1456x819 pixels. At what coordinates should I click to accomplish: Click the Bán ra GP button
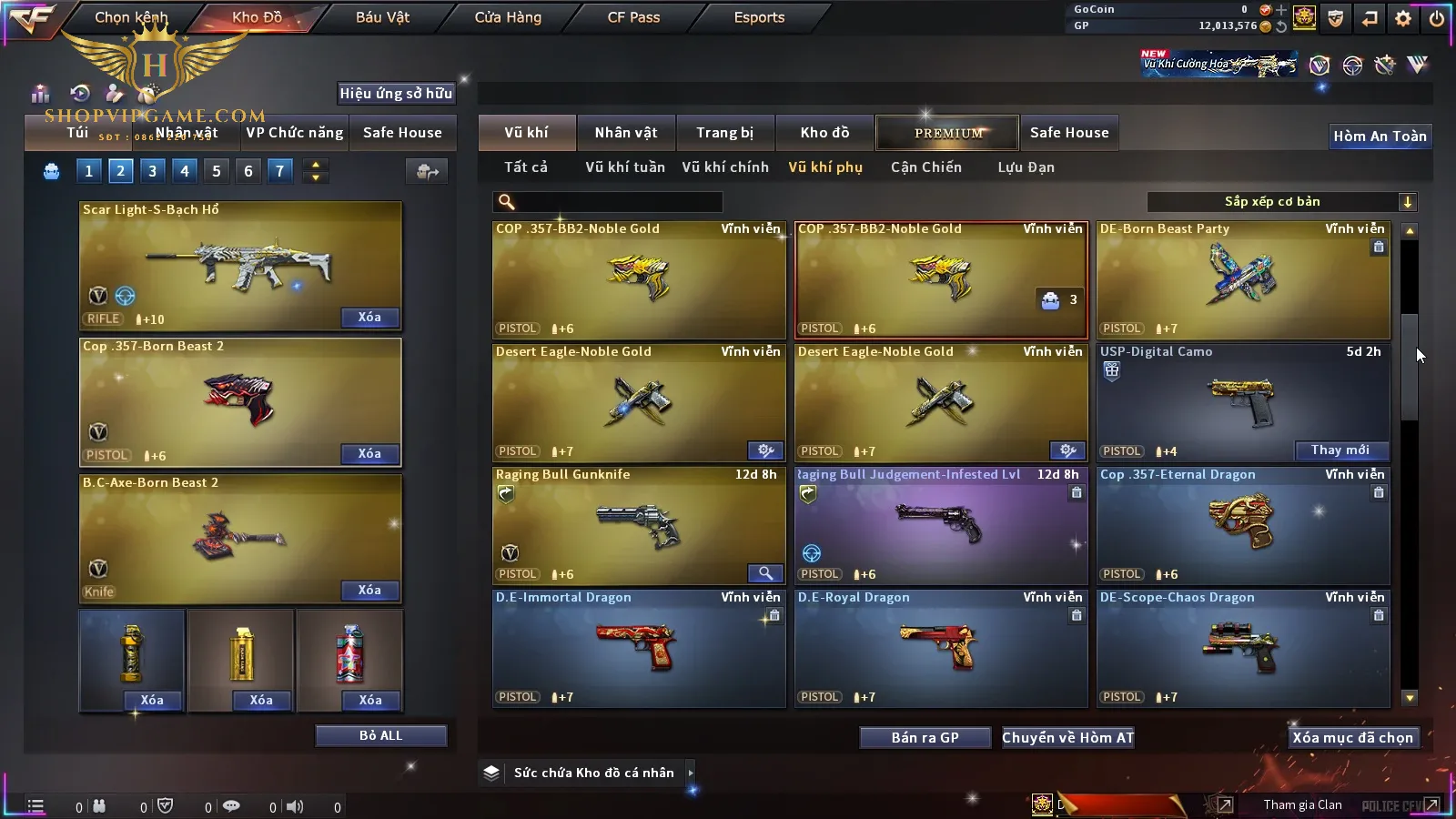click(x=925, y=738)
